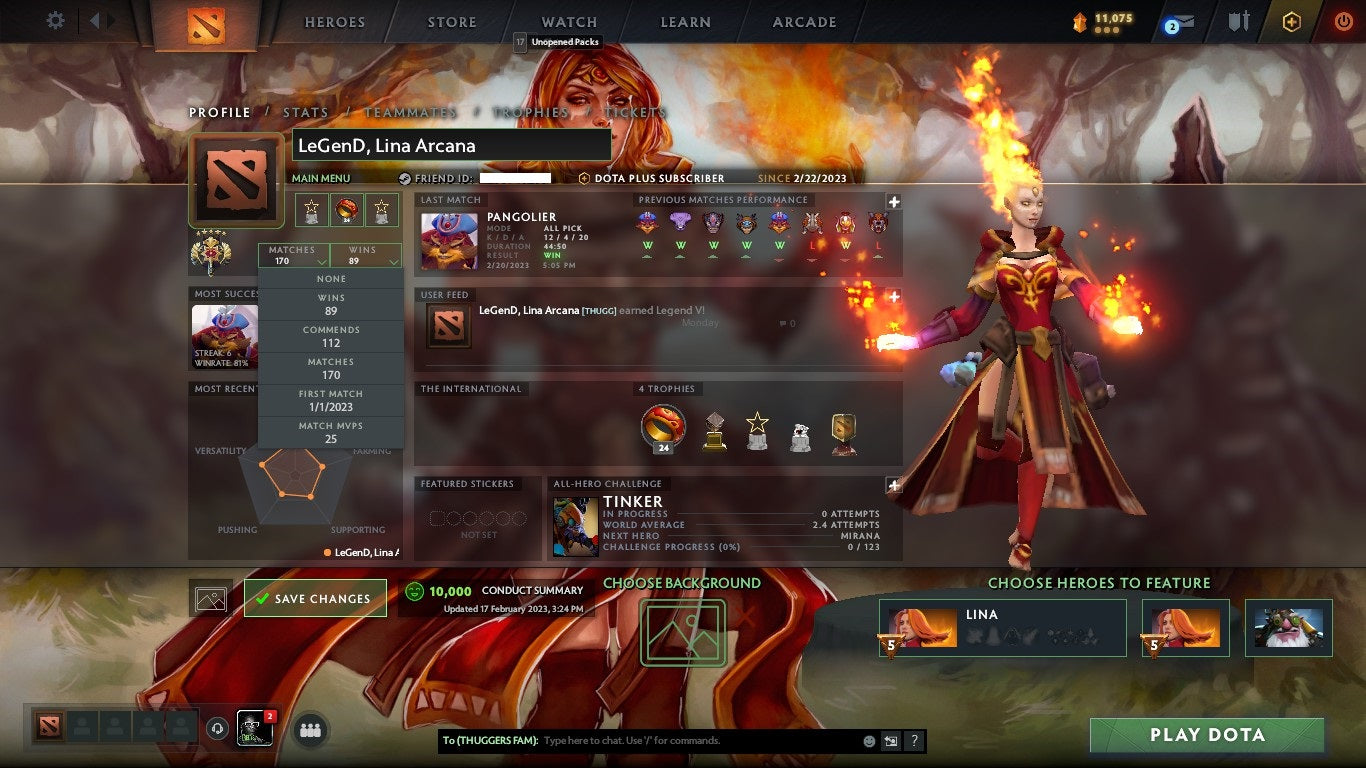Open the ARCADE menu item
Viewport: 1366px width, 768px height.
click(803, 22)
